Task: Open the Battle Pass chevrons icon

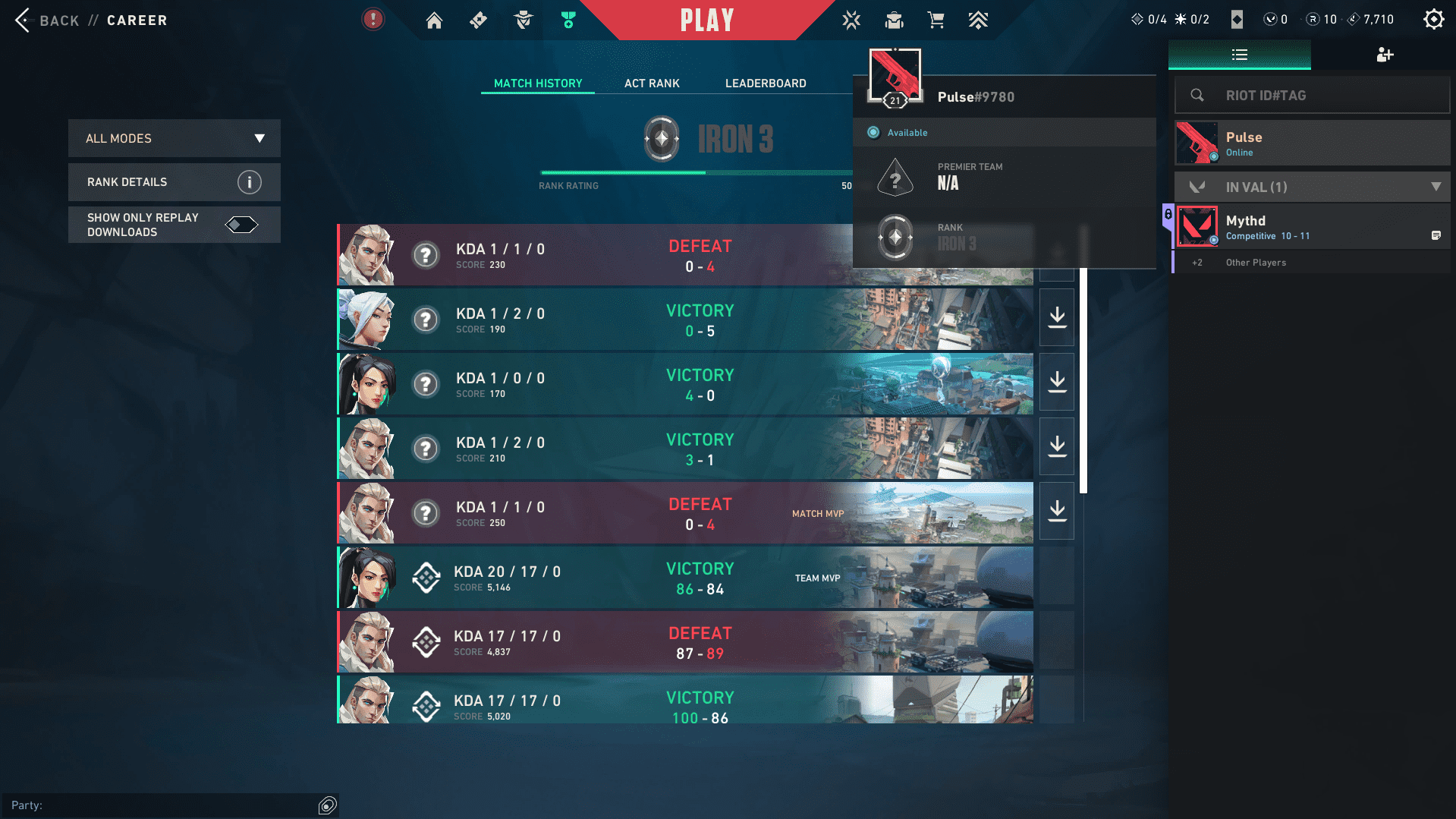Action: click(x=978, y=20)
